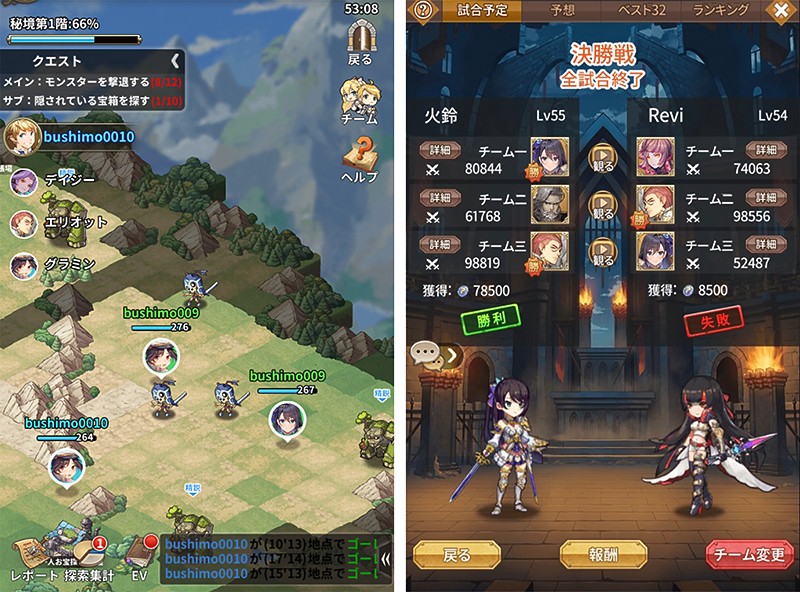The height and width of the screenshot is (592, 800).
Task: Switch to the 予想 tab
Action: (x=563, y=10)
